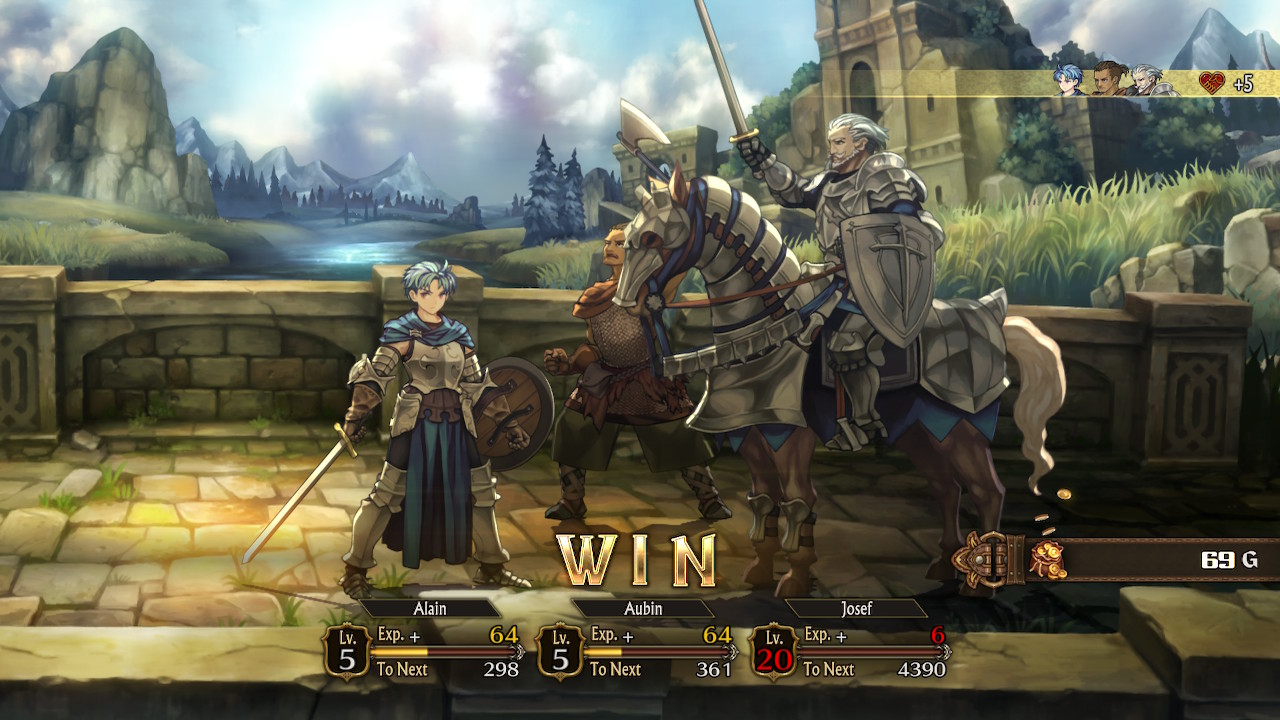Click the rapport heart icon
The image size is (1280, 720).
(1212, 83)
